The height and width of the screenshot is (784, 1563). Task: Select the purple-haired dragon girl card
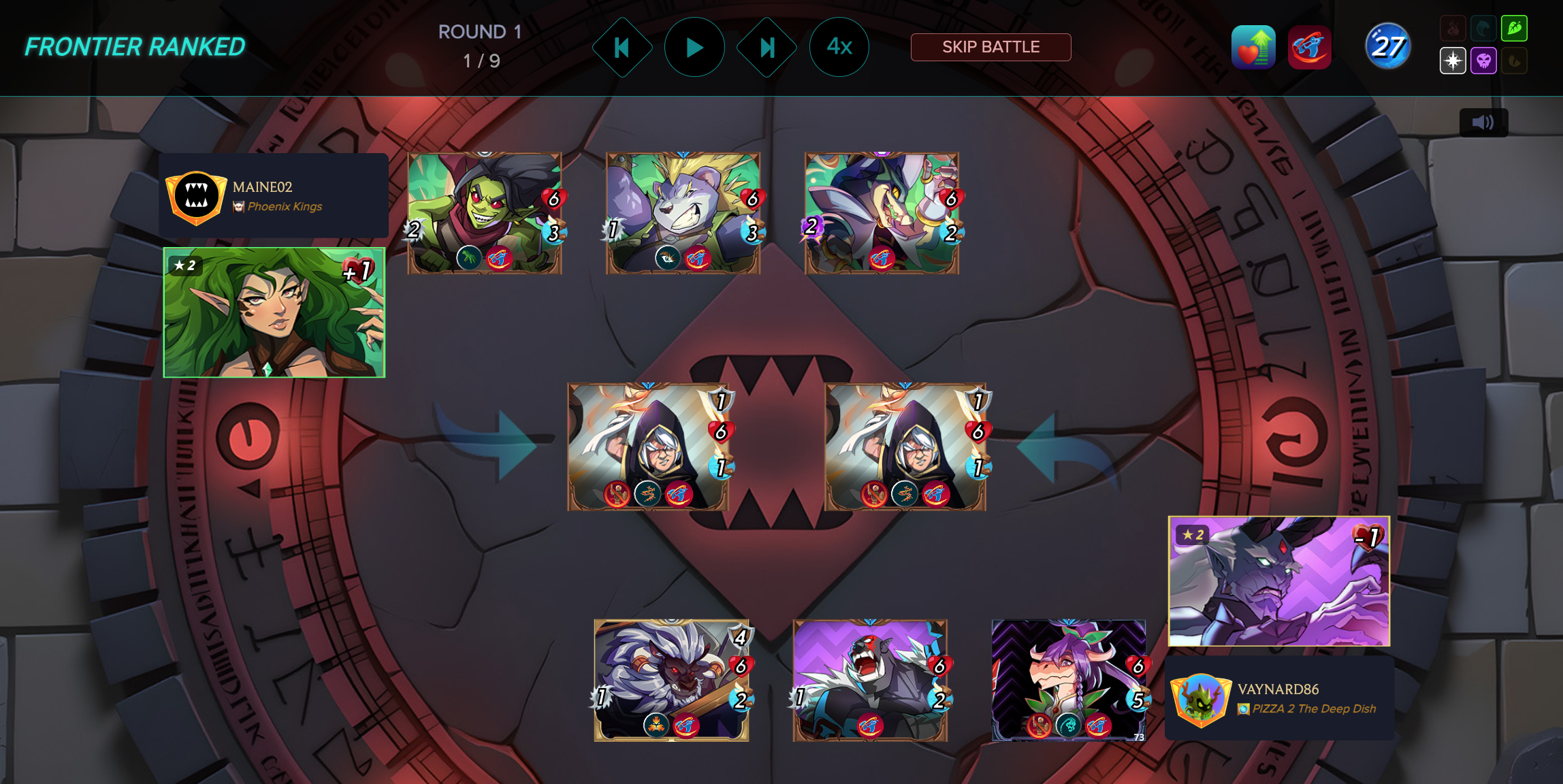pyautogui.click(x=1069, y=680)
